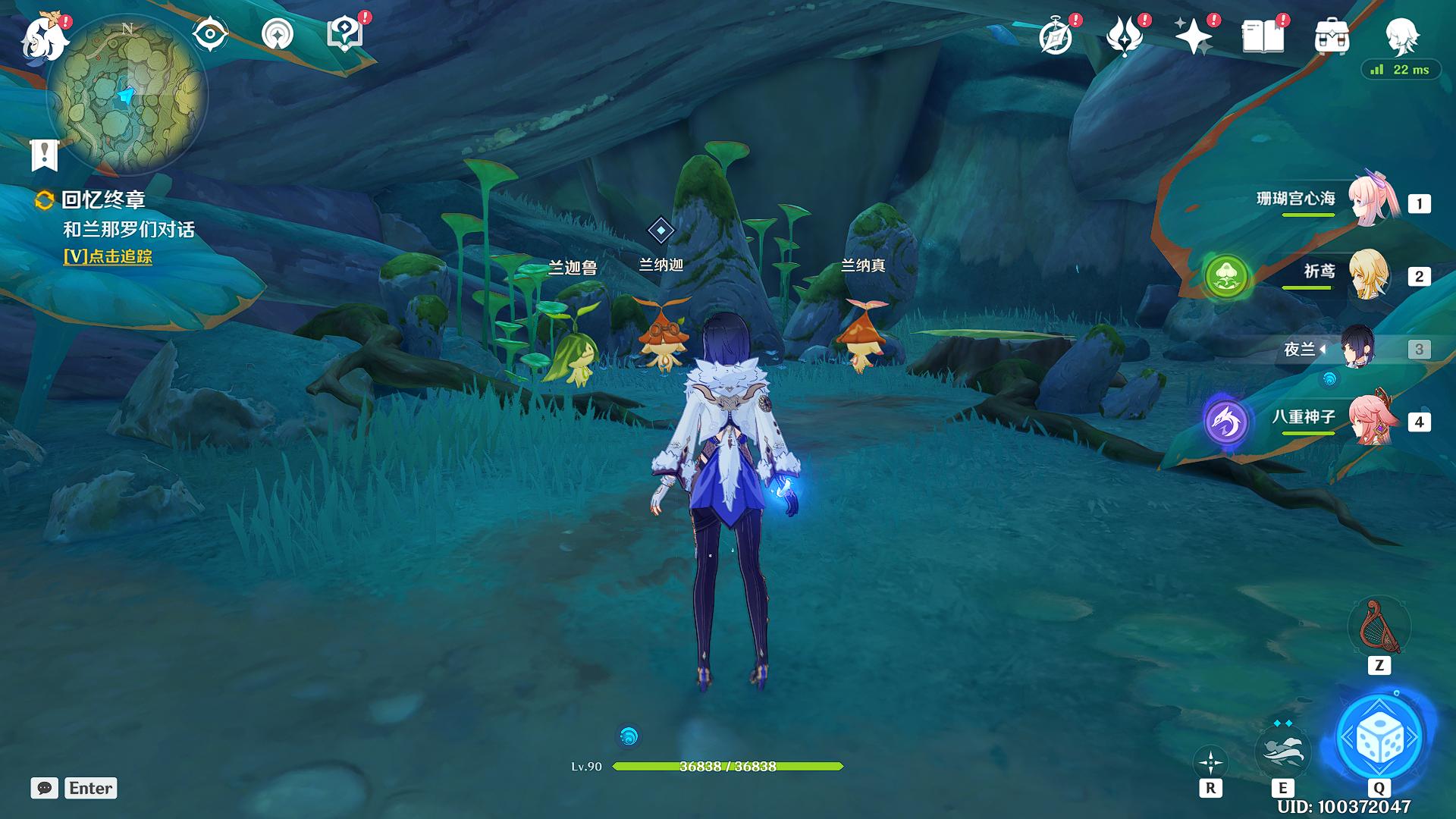Screen dimensions: 1456x819
Task: Open the wish star icon
Action: [1194, 36]
